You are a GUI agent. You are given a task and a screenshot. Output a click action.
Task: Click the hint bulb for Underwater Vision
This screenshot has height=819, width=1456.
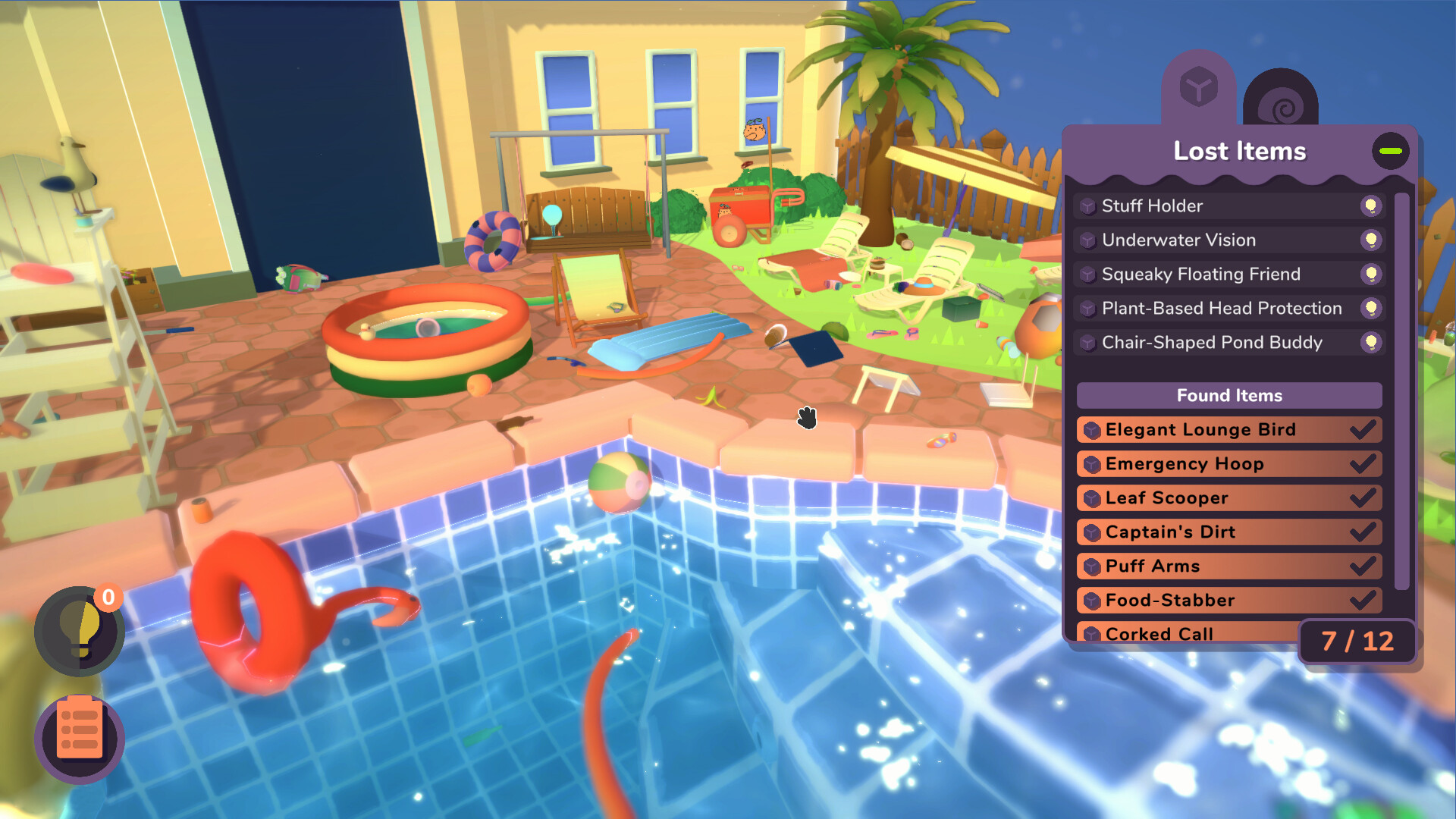tap(1370, 240)
